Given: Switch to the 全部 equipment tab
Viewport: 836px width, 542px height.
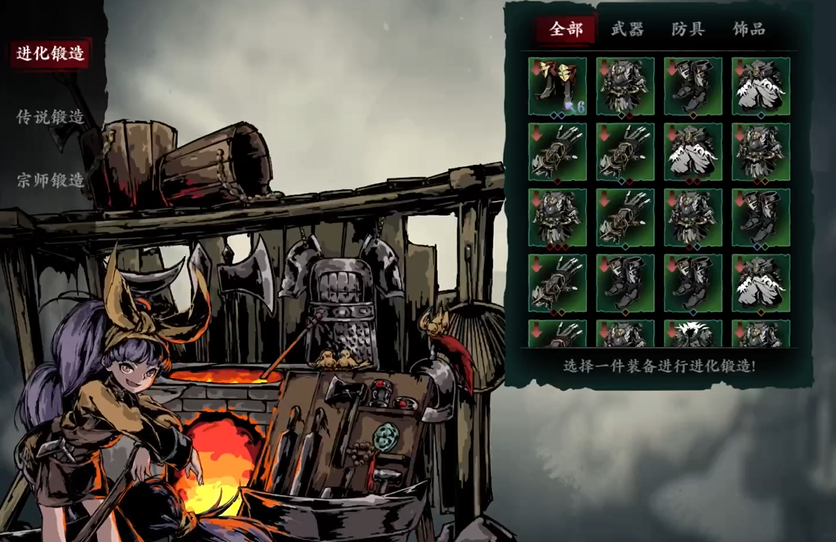Looking at the screenshot, I should [x=566, y=29].
